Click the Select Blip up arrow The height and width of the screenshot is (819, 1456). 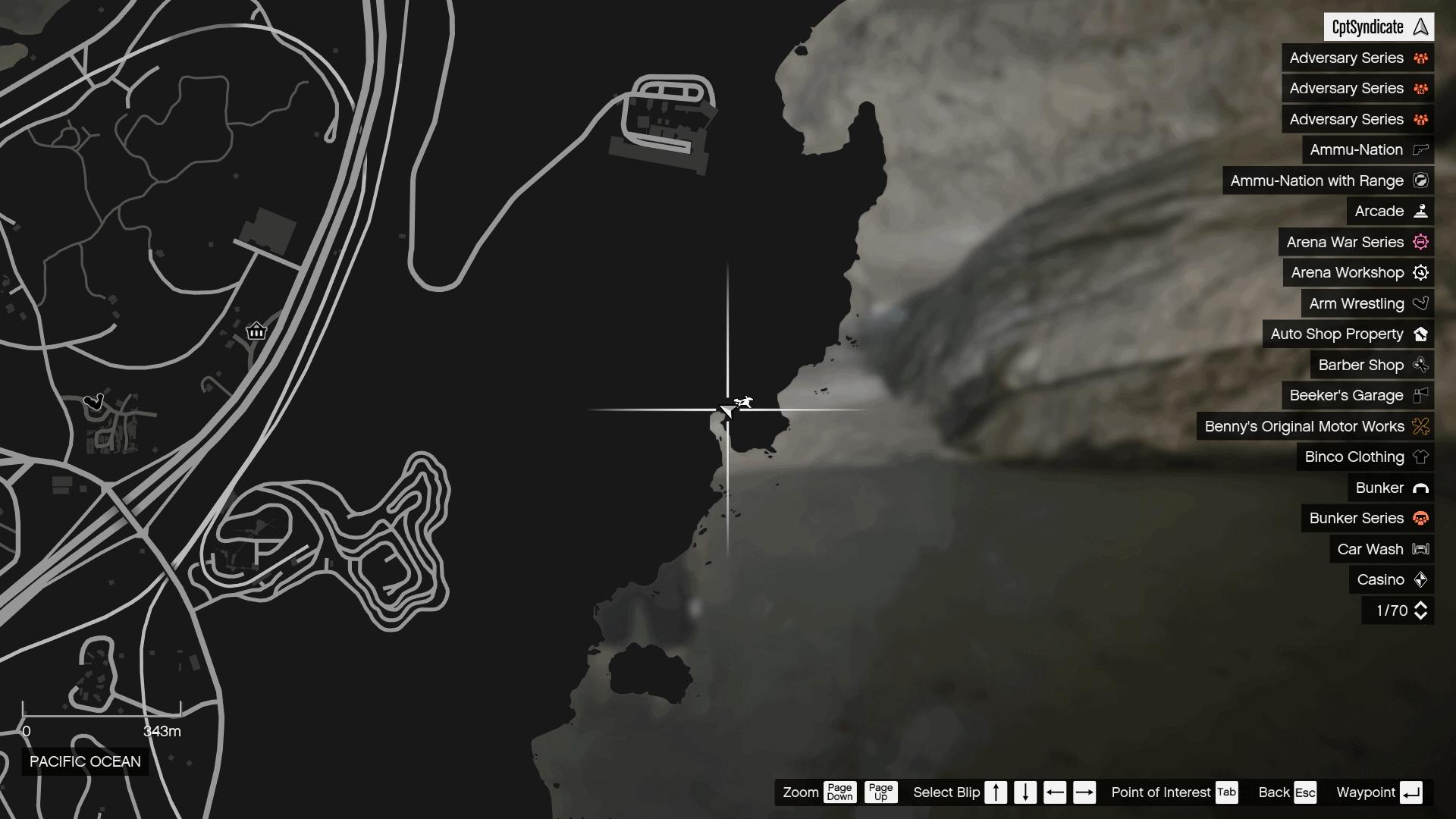click(996, 792)
